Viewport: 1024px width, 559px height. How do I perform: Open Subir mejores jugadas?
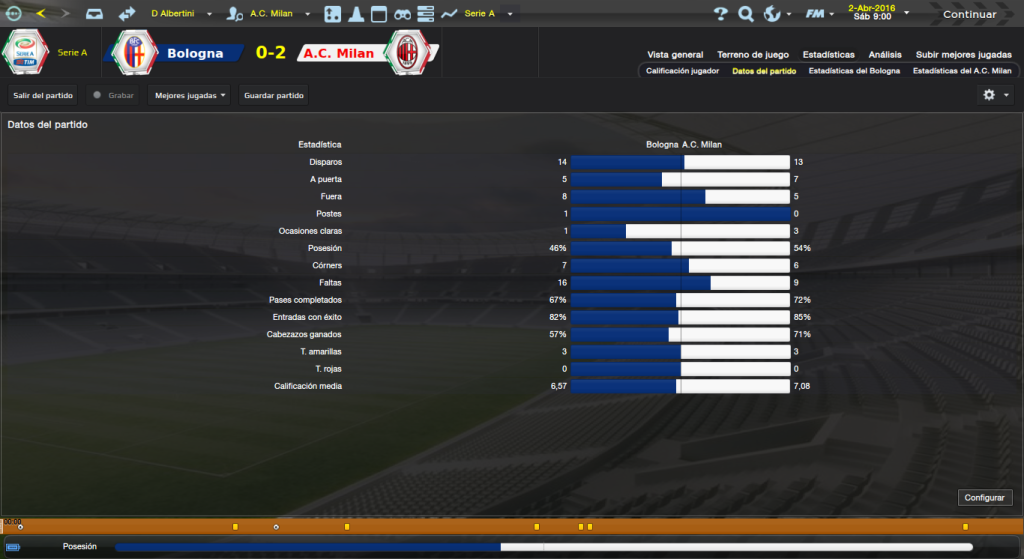pos(963,55)
